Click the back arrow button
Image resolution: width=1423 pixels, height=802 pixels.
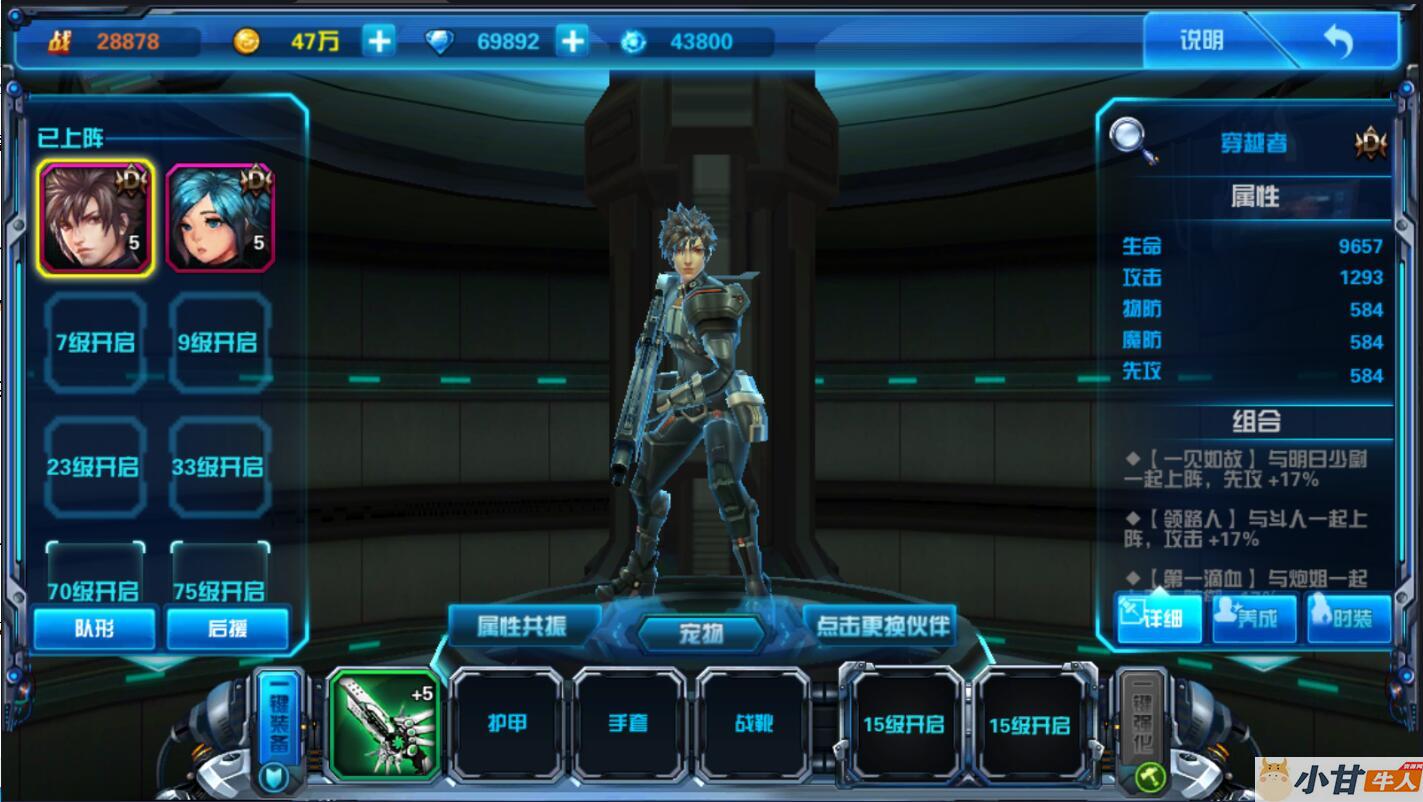coord(1338,42)
